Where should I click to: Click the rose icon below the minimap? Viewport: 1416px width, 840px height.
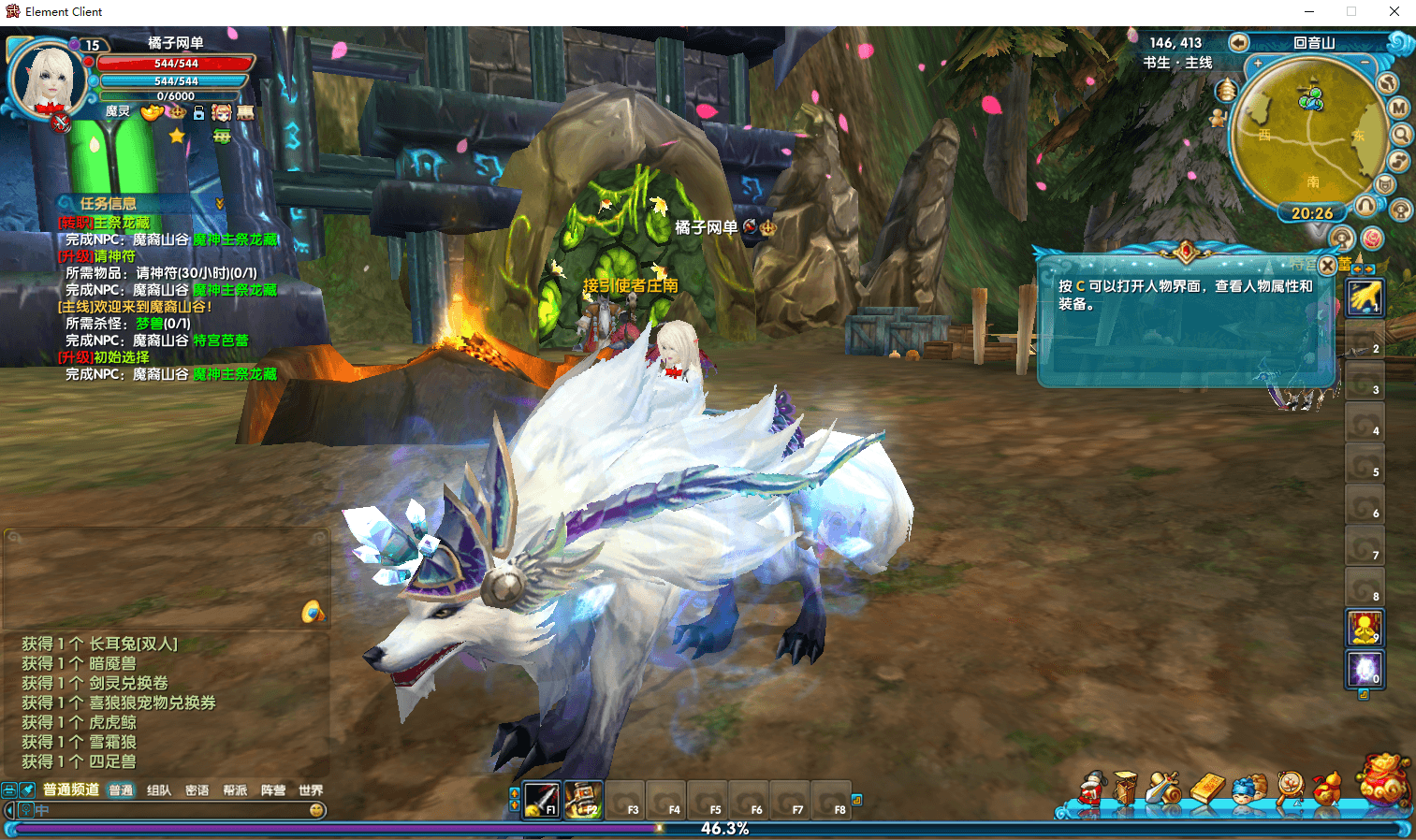1372,239
